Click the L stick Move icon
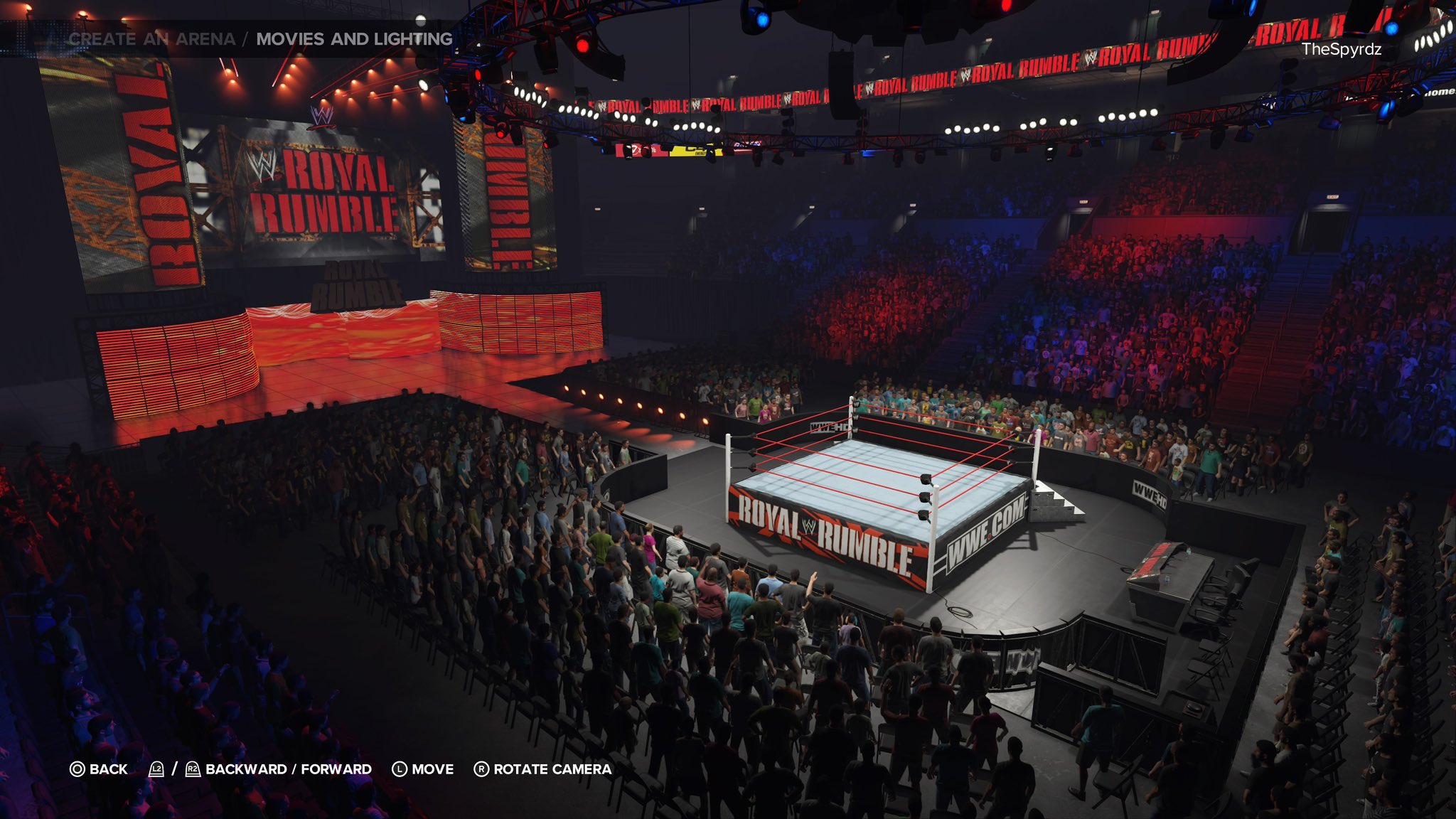1456x819 pixels. tap(398, 769)
